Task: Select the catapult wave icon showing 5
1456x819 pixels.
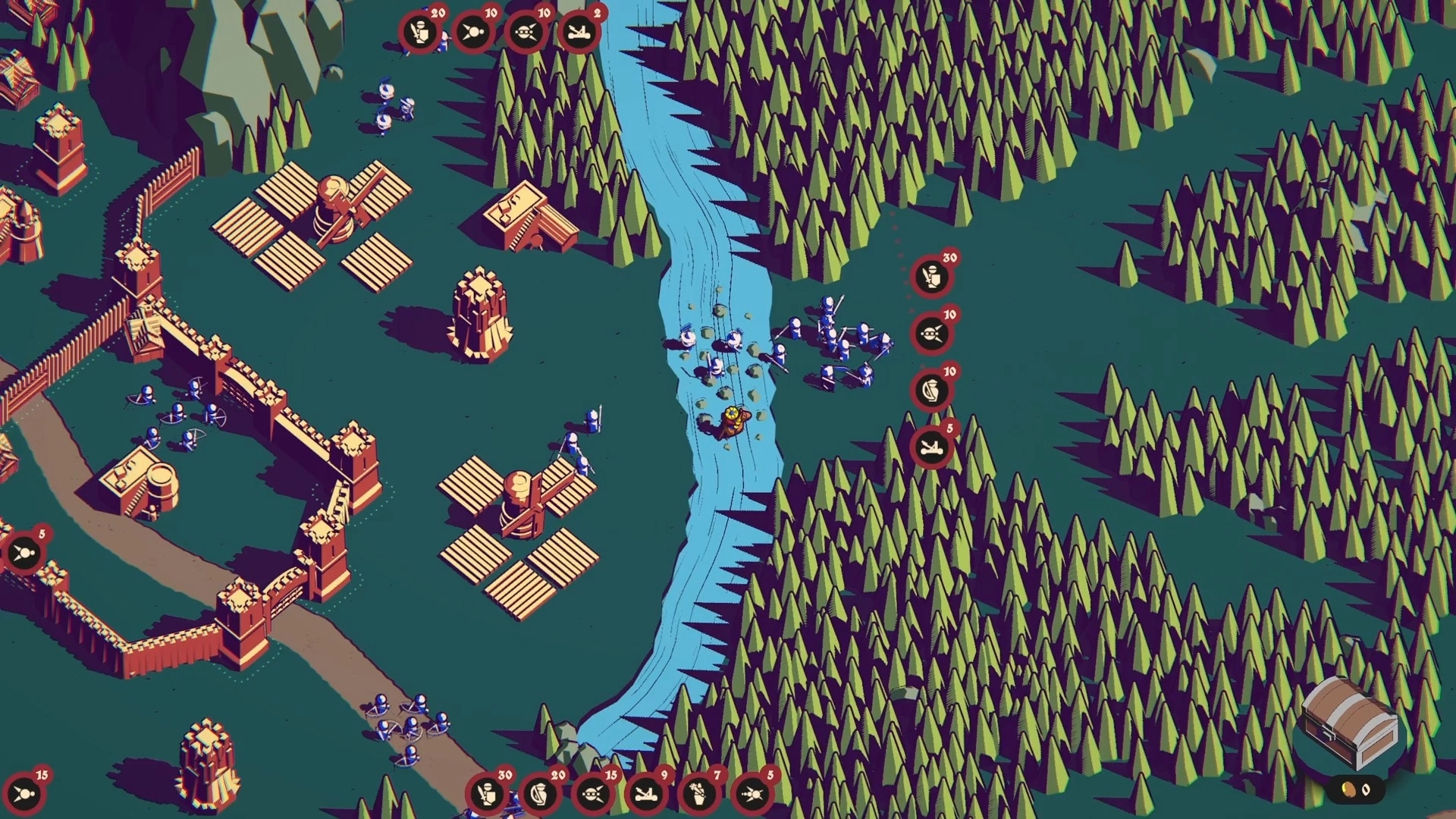Action: point(931,447)
